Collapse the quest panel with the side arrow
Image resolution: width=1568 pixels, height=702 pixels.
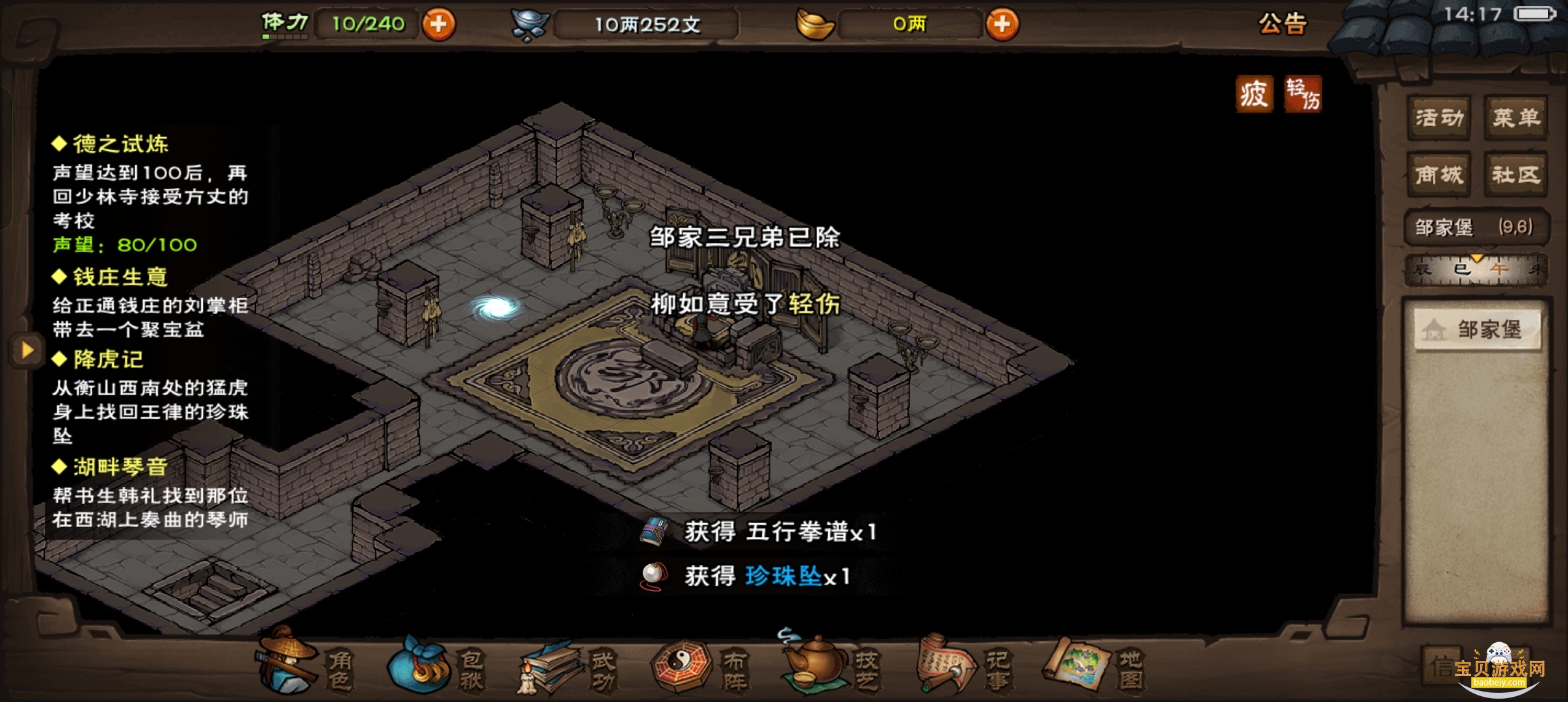[27, 351]
